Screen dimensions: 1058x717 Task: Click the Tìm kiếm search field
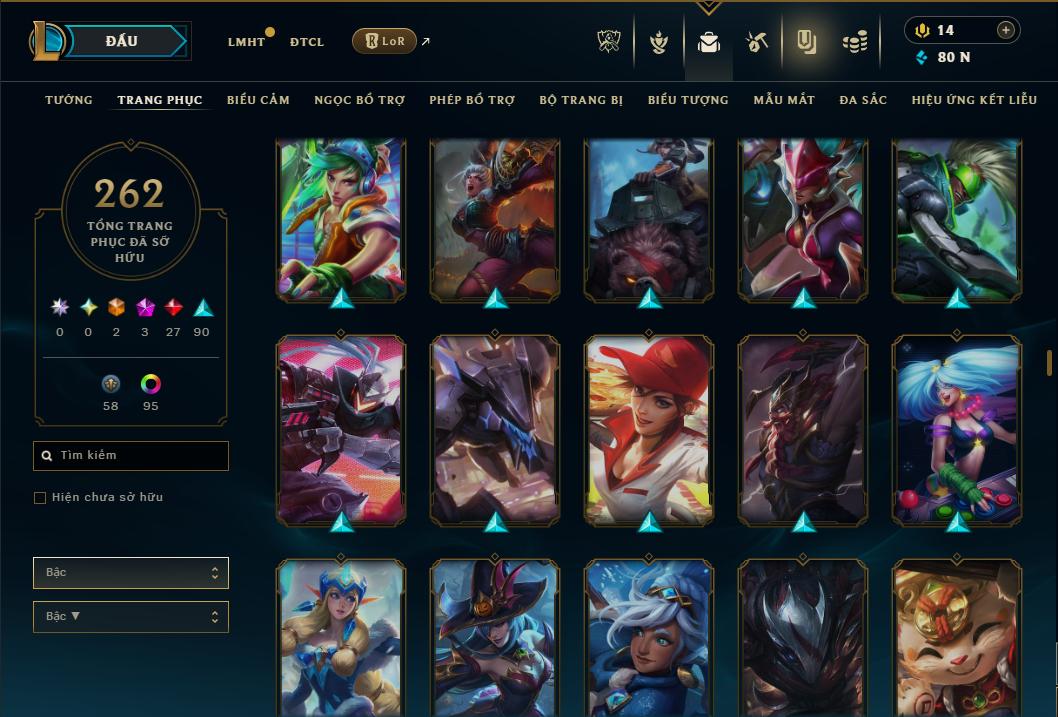click(131, 456)
